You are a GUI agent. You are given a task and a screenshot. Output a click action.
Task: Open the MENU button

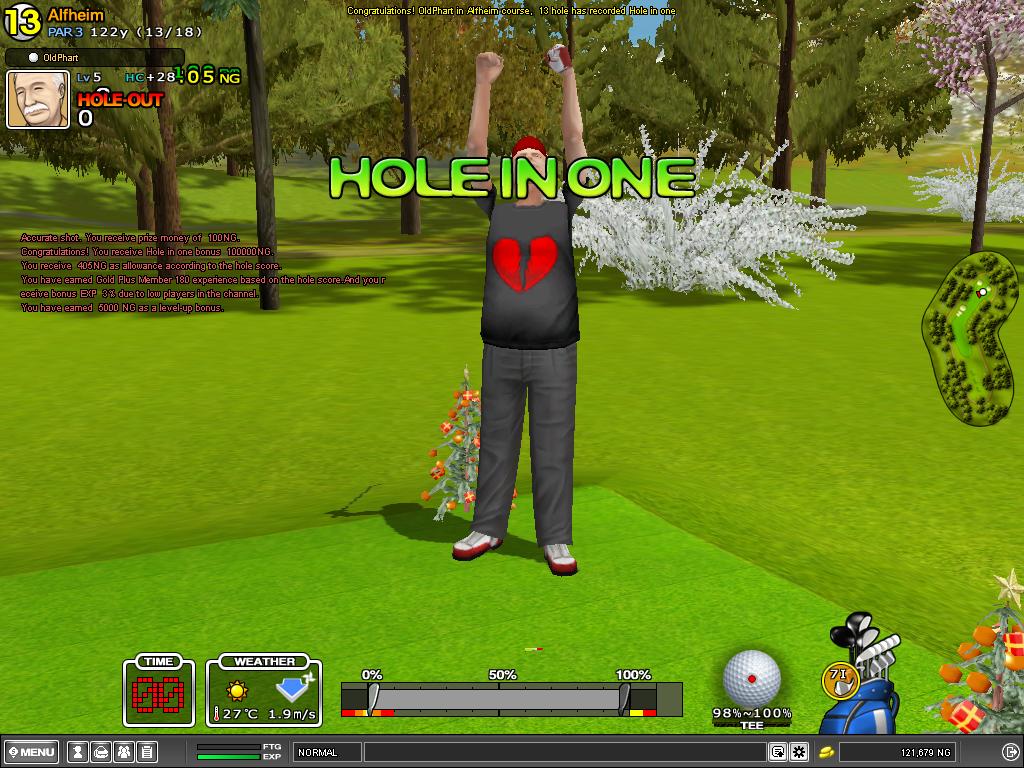tap(31, 752)
